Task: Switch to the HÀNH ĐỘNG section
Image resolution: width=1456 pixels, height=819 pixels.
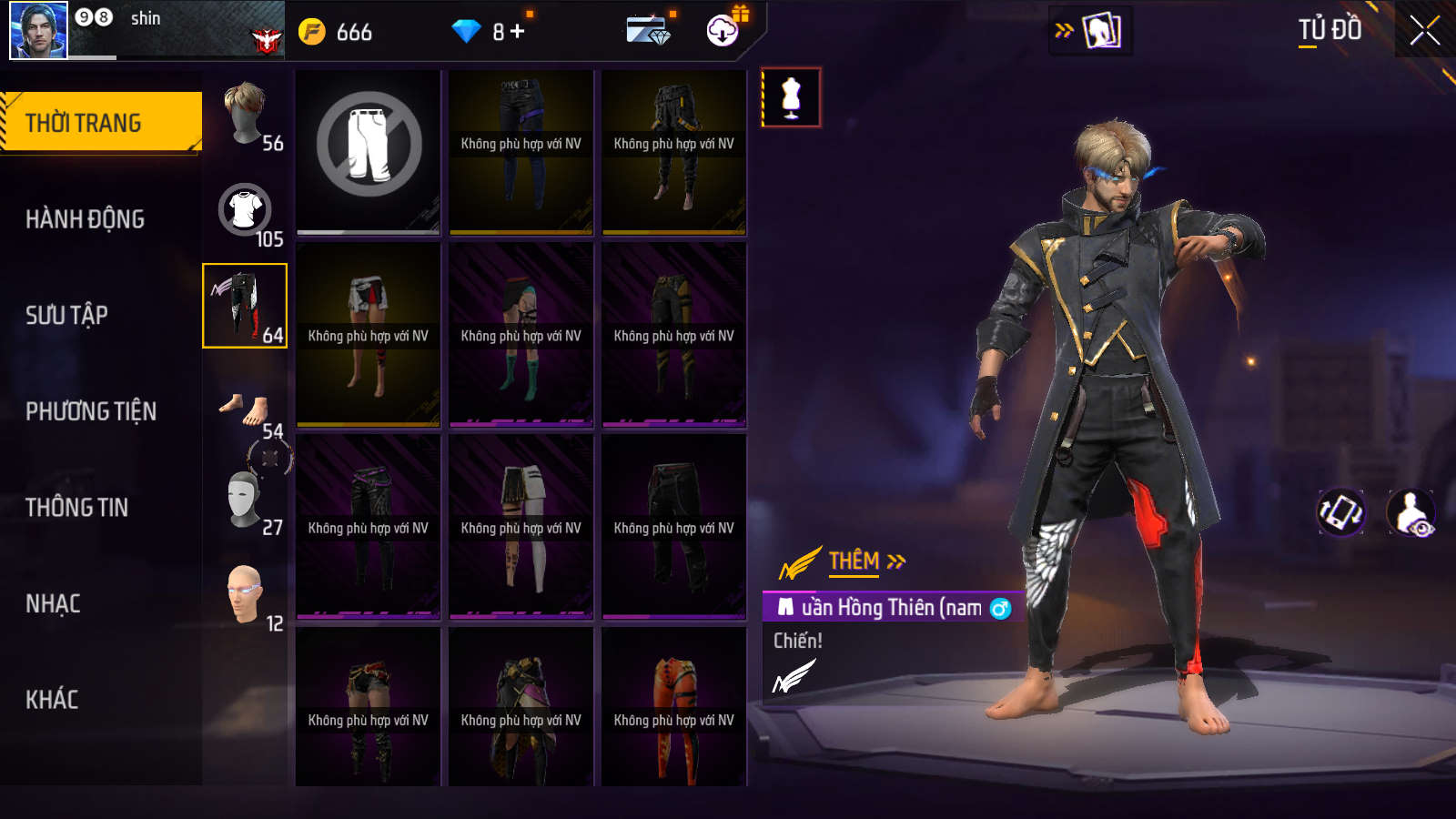Action: click(x=85, y=219)
